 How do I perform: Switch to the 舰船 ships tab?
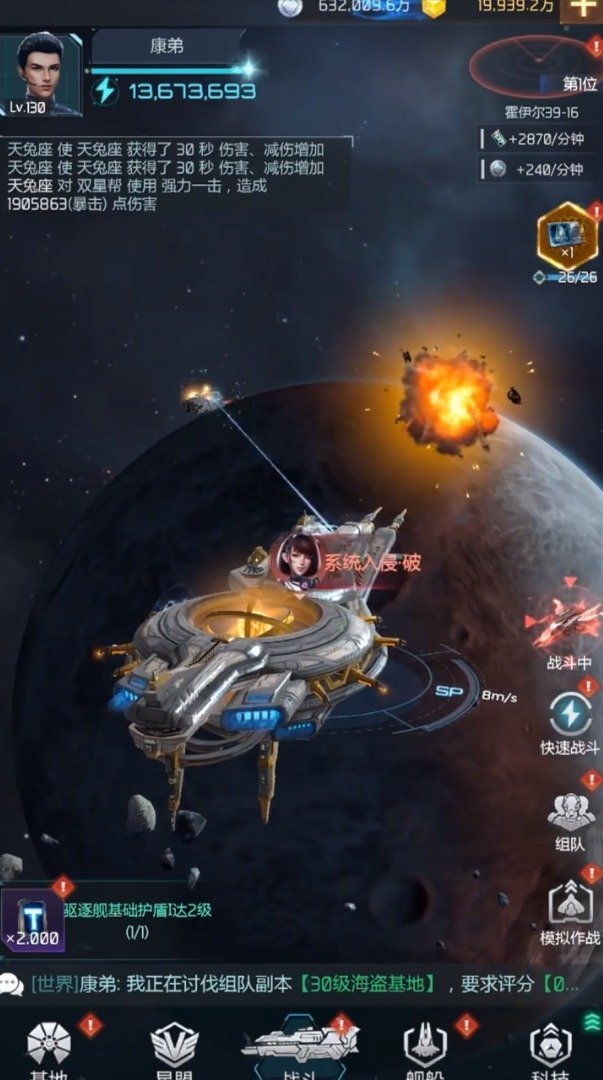[x=426, y=1049]
